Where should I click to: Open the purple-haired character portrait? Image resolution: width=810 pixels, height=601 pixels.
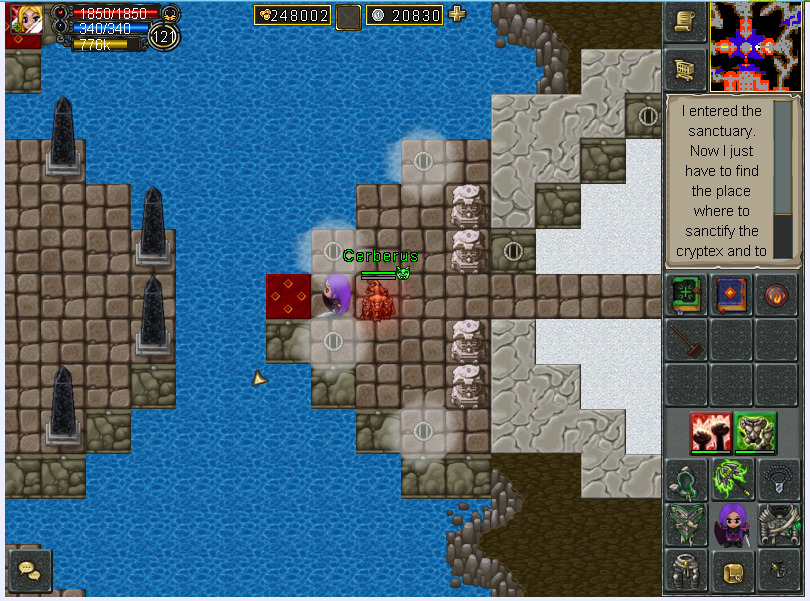pyautogui.click(x=732, y=524)
